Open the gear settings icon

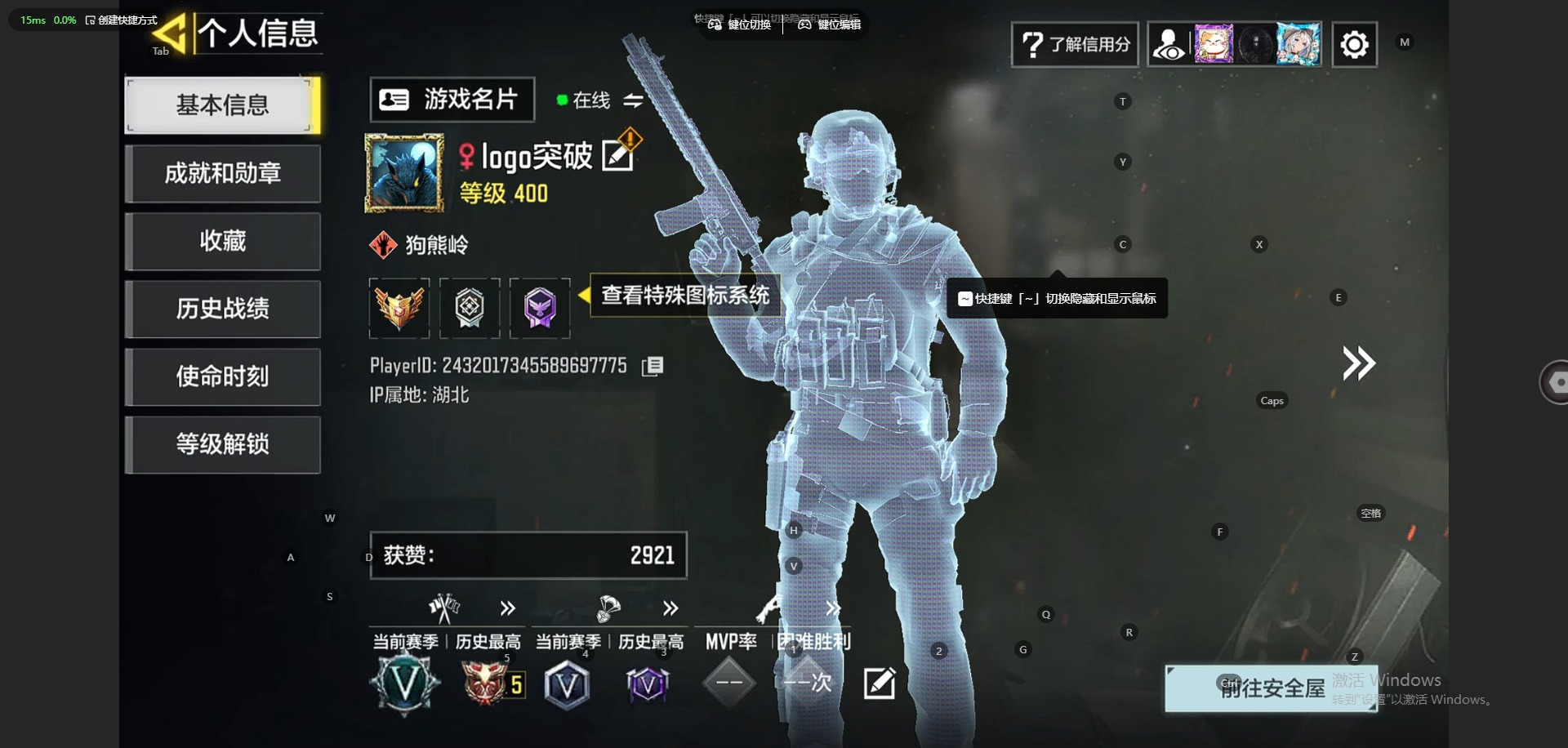[1354, 44]
